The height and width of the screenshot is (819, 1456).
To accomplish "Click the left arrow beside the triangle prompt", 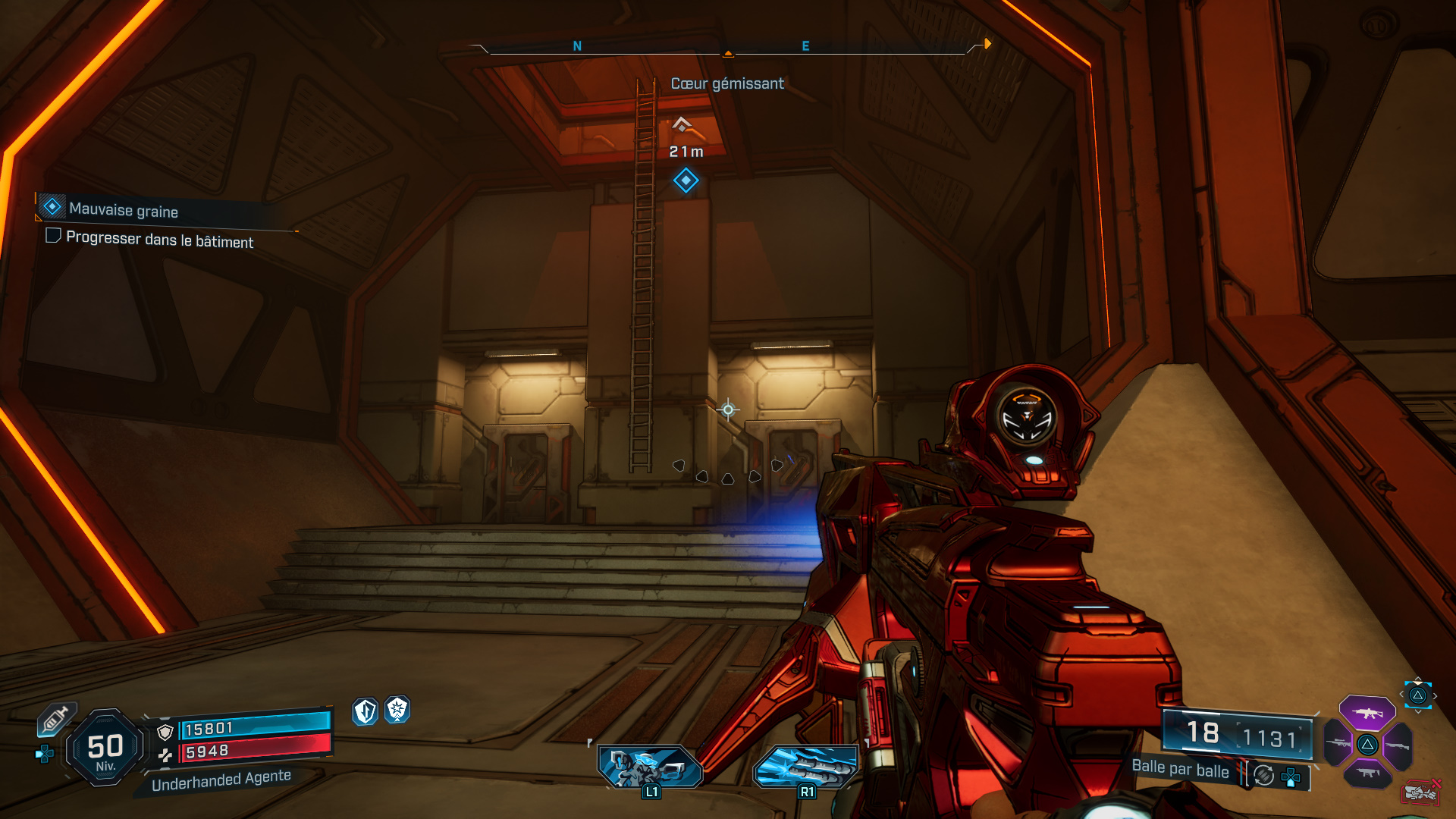I will click(x=1401, y=694).
